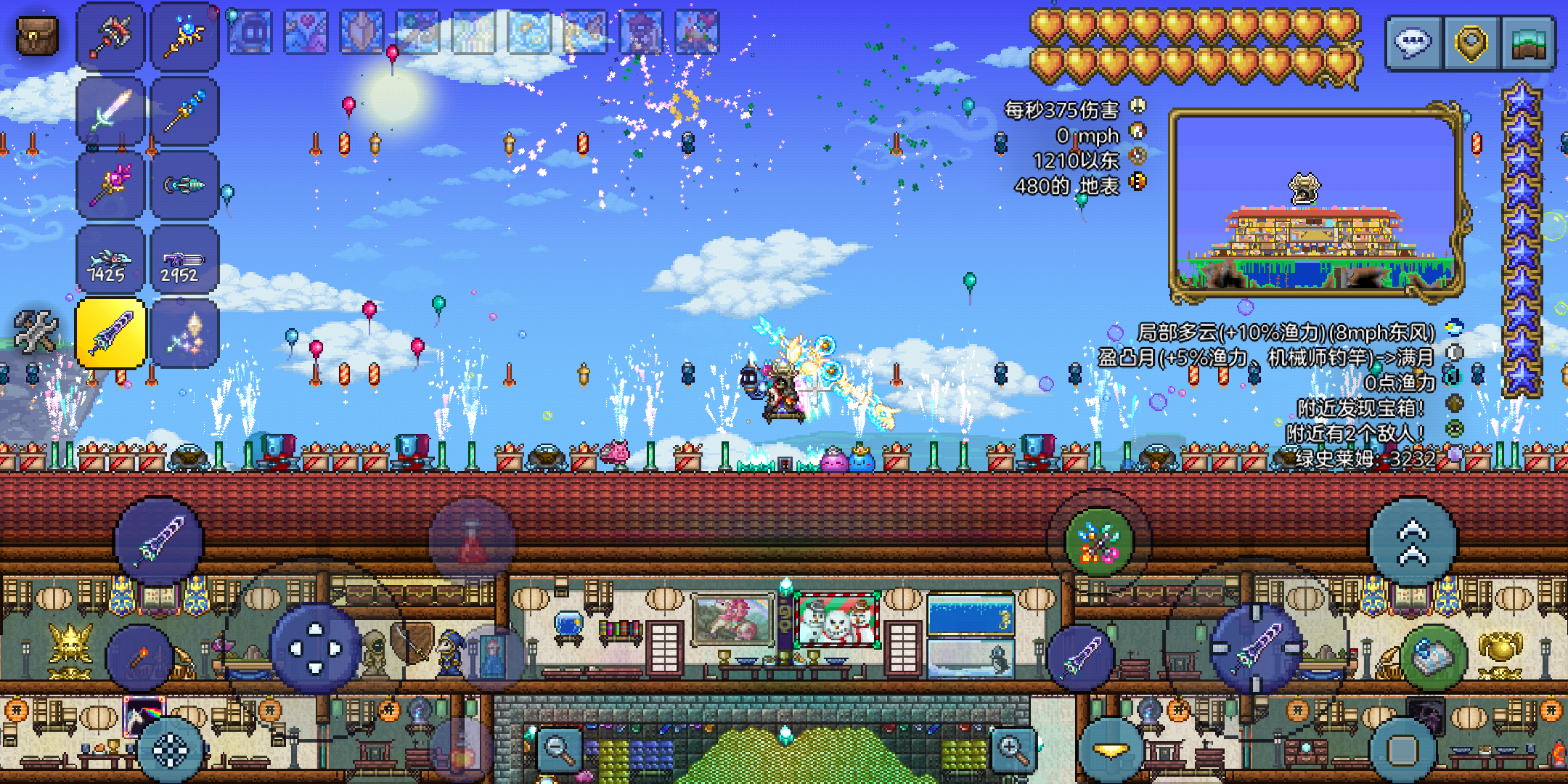Viewport: 1568px width, 784px height.
Task: Select the red hamaxe hotbar slot
Action: [x=111, y=36]
